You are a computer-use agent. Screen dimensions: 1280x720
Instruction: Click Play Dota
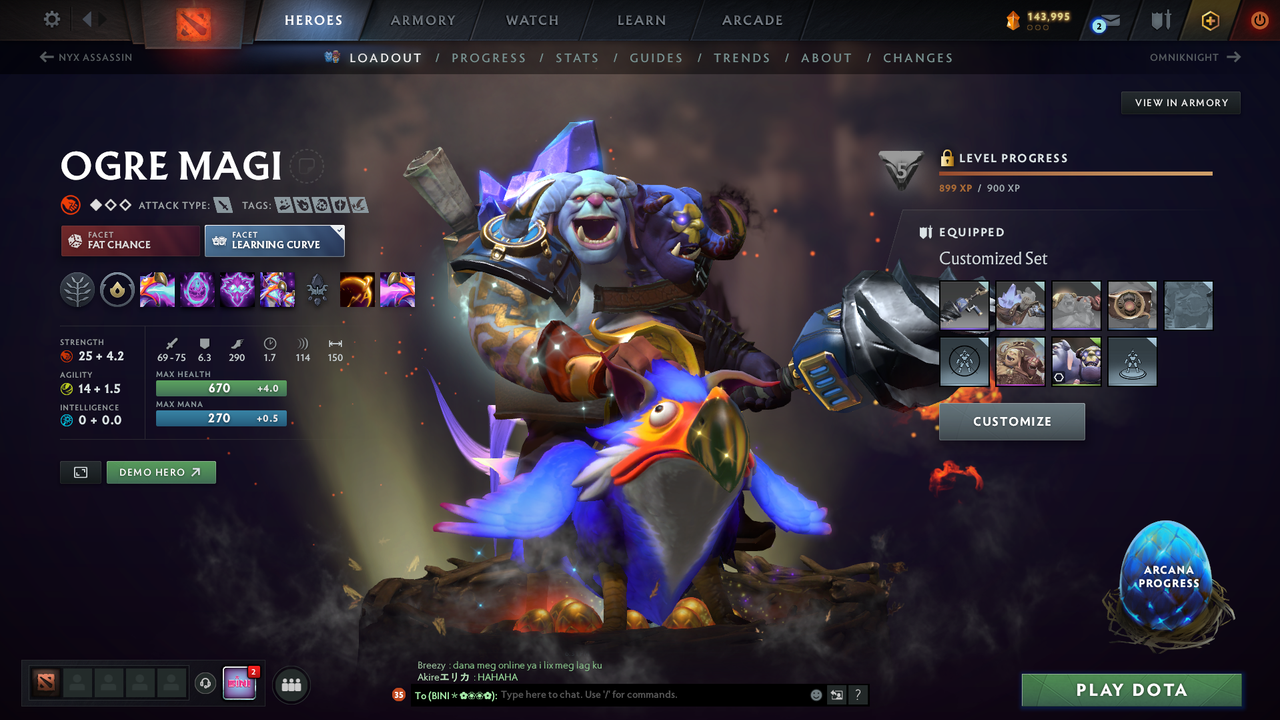point(1131,689)
